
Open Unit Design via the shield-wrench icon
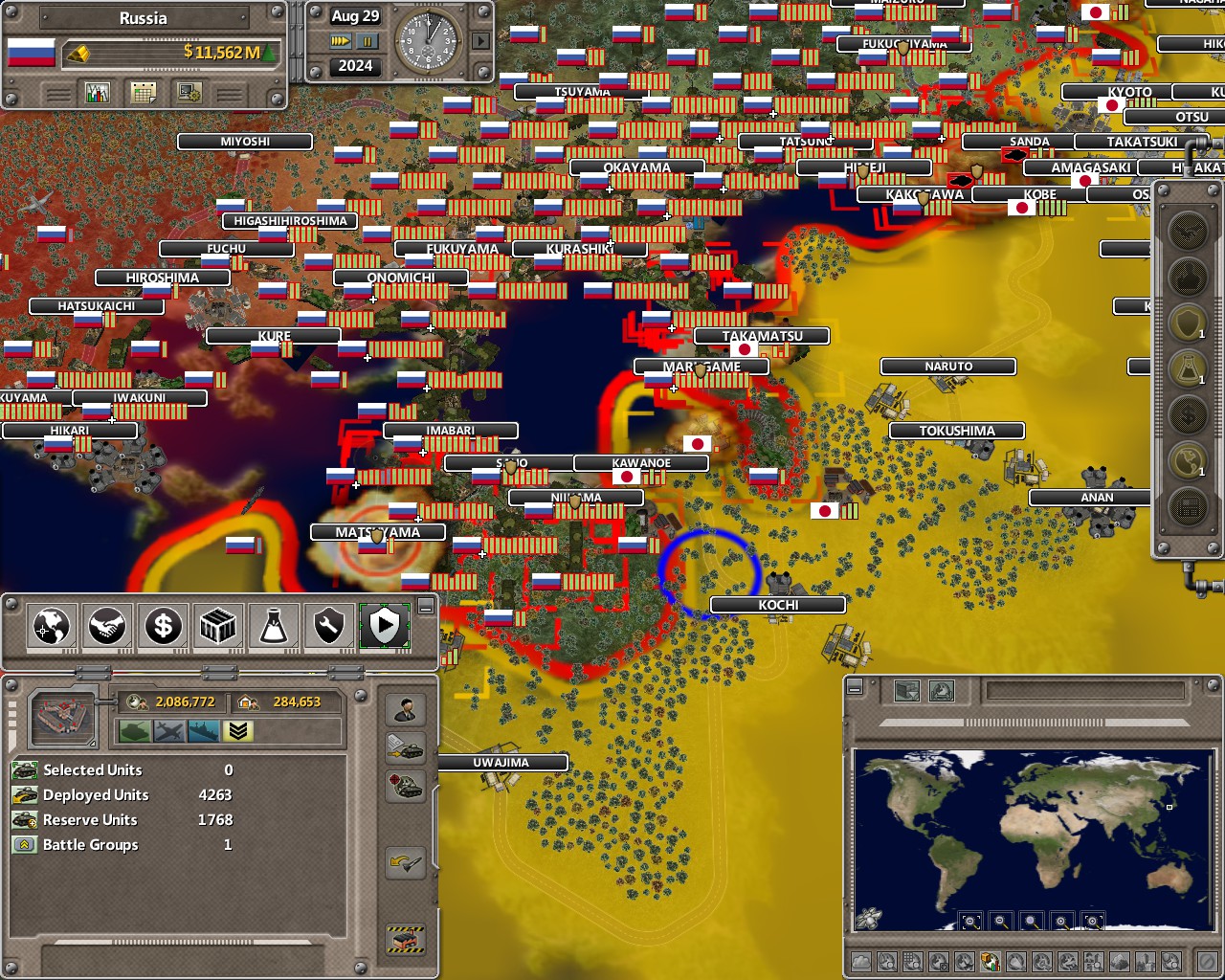(x=328, y=627)
